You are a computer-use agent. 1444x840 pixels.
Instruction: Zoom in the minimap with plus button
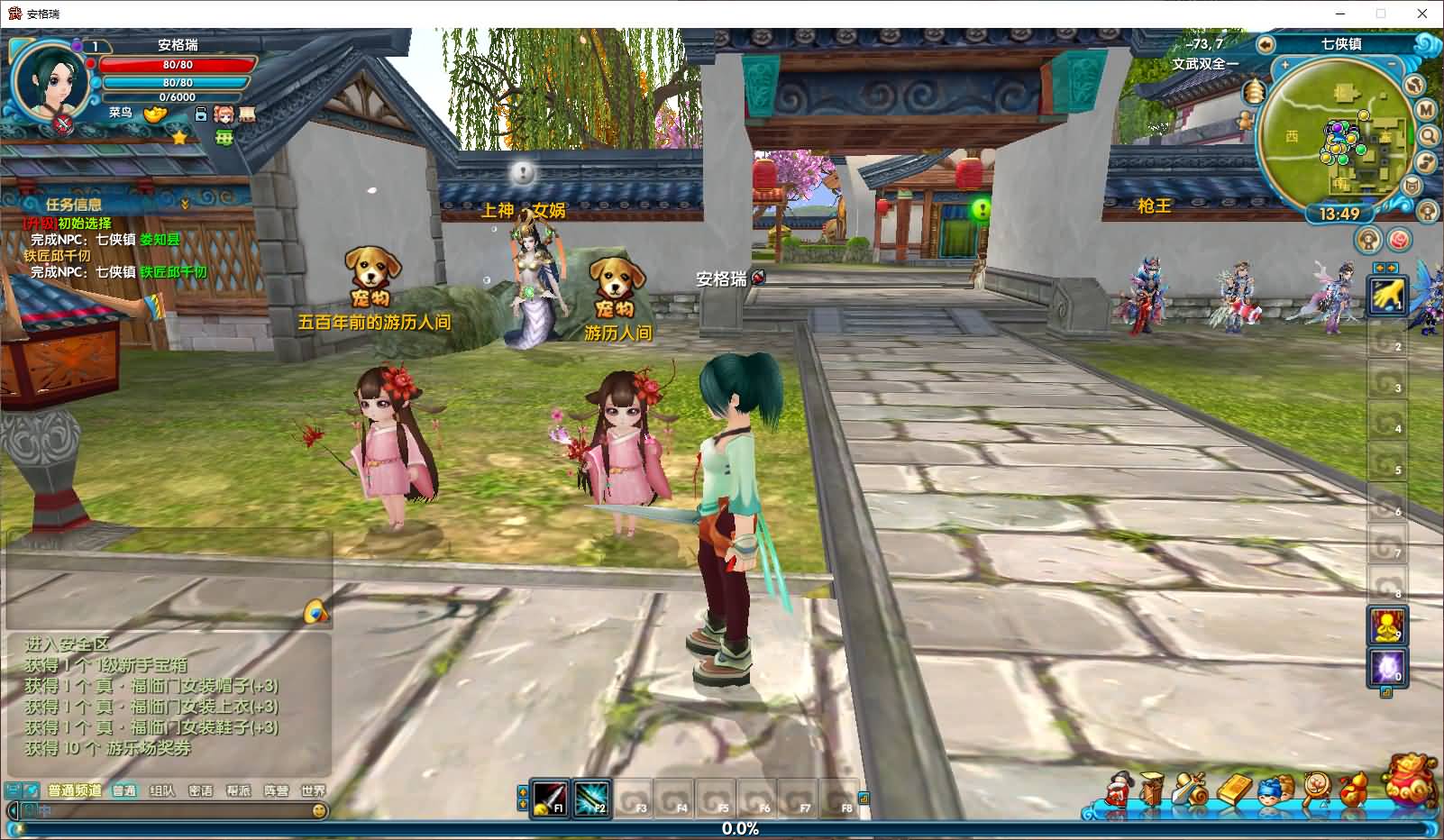1284,66
